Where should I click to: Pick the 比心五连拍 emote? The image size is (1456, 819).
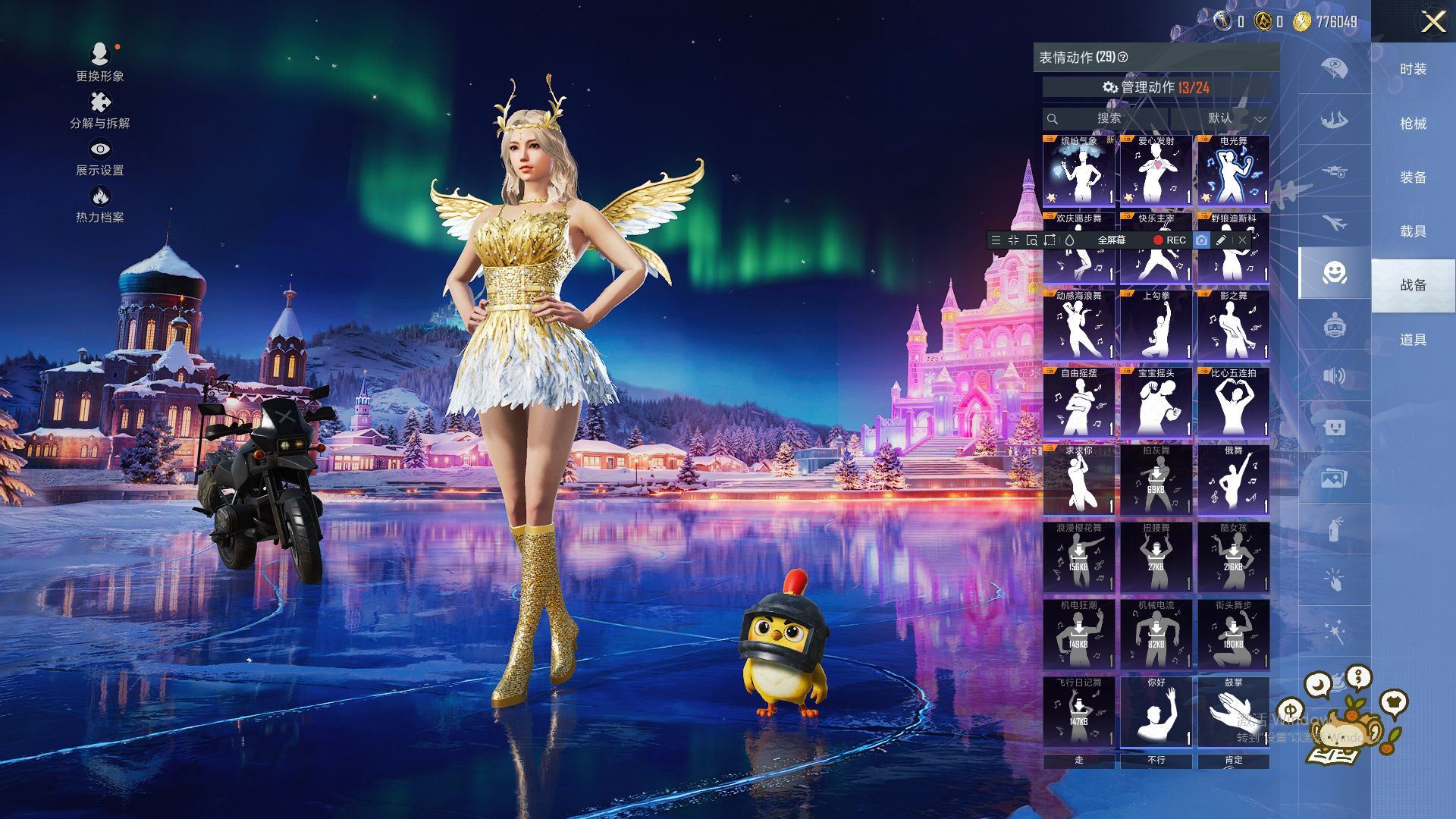coord(1233,403)
